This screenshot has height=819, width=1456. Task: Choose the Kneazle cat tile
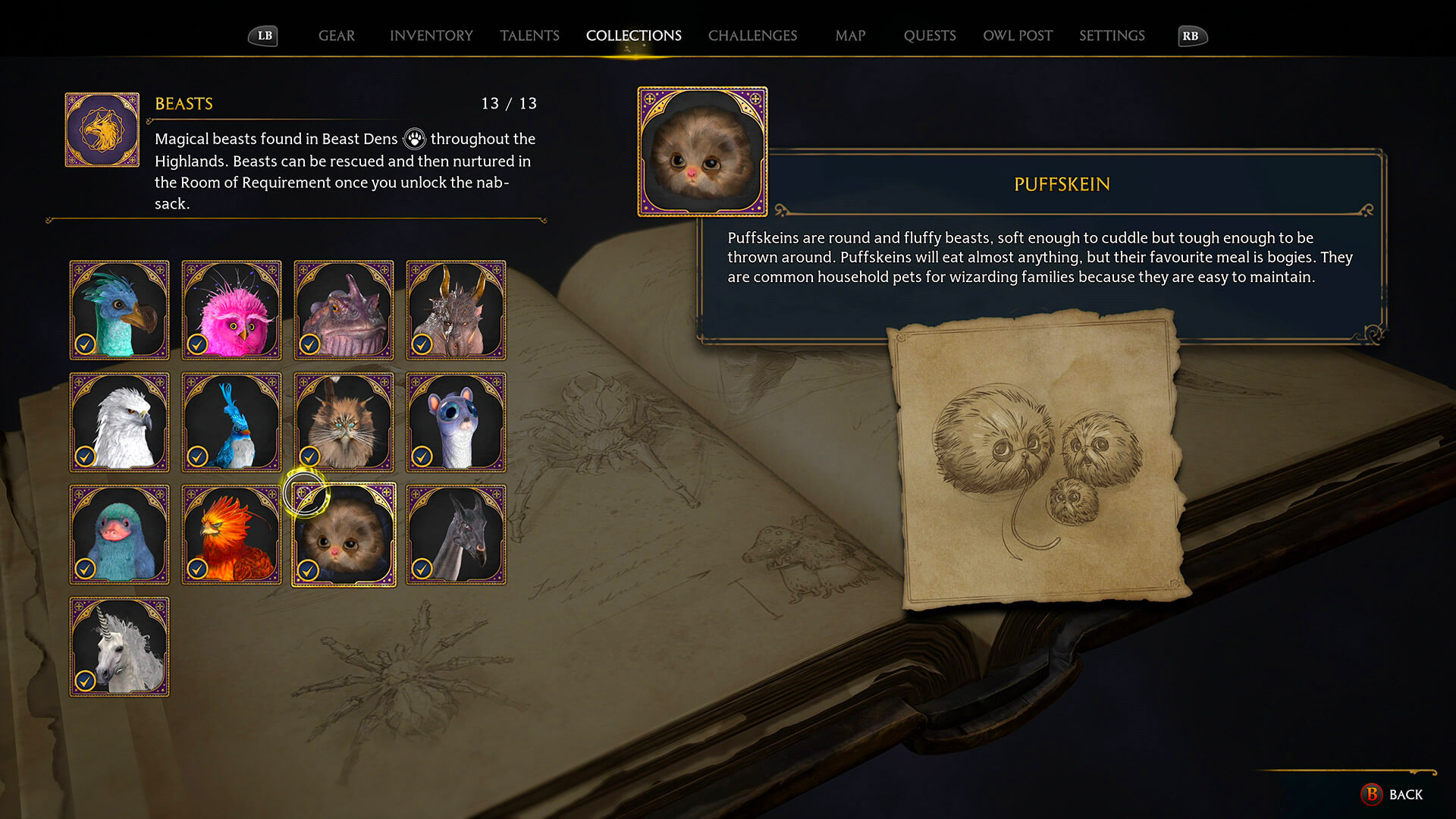344,422
